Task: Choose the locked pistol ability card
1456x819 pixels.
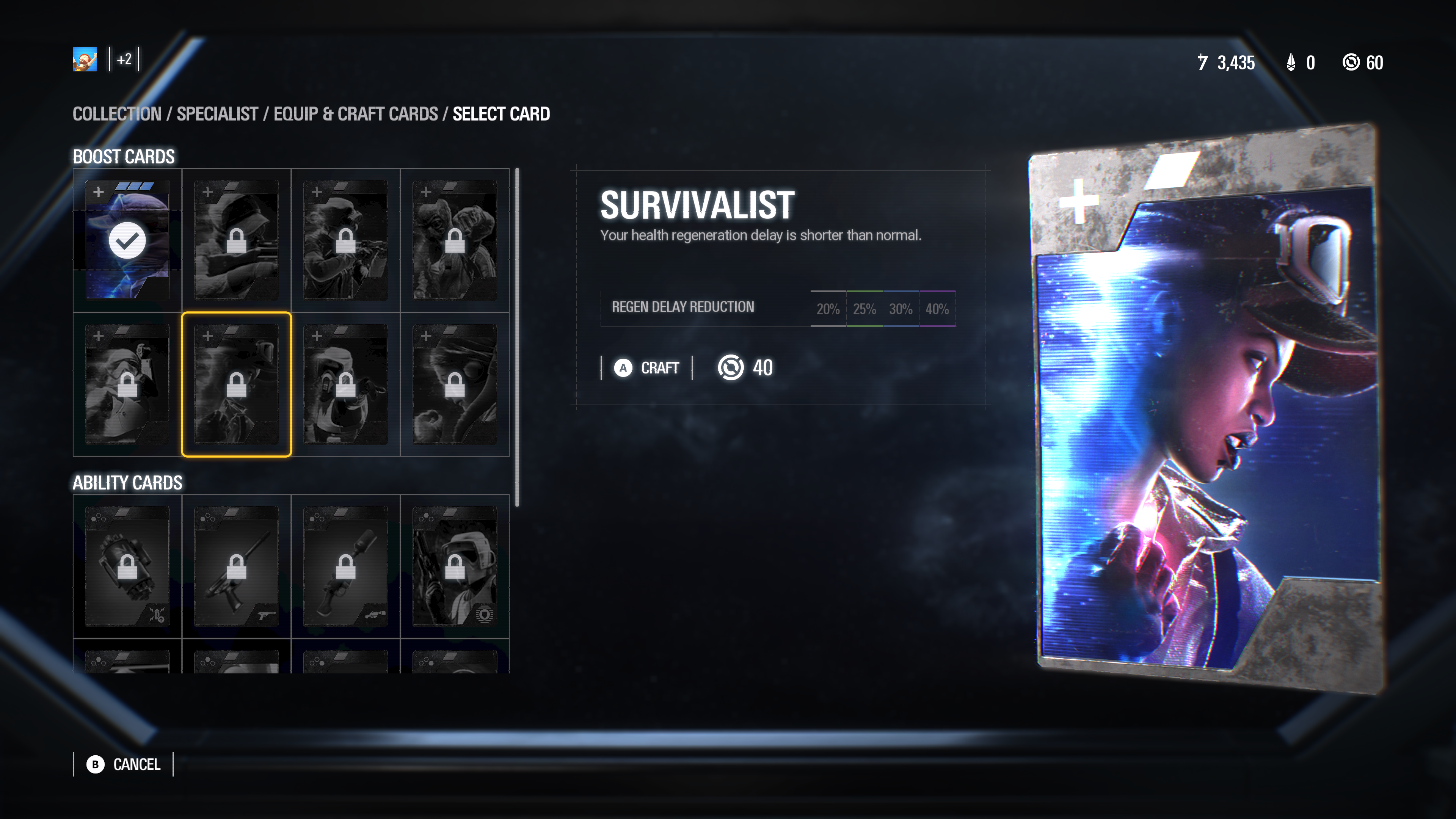Action: (236, 566)
